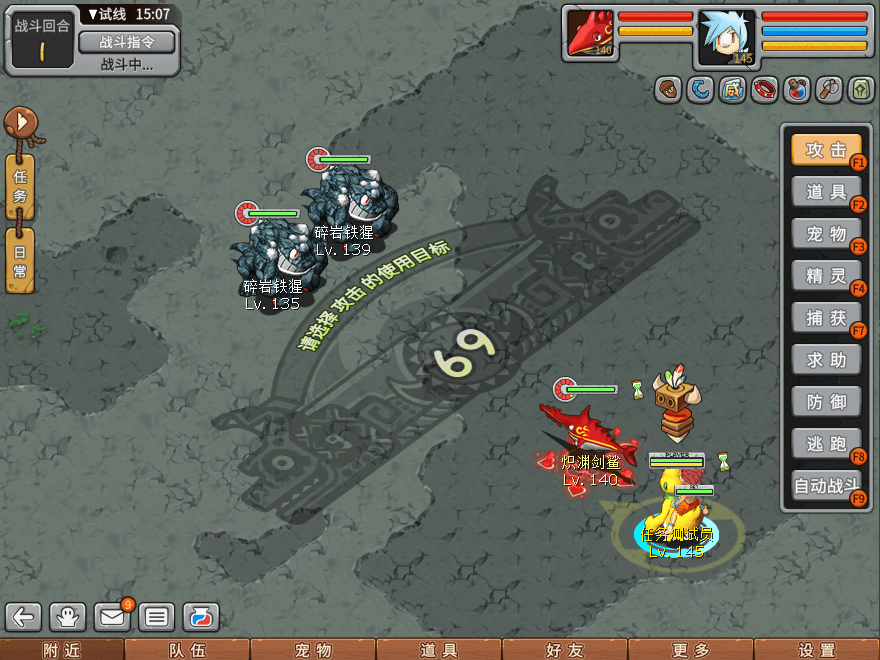
Task: Select the 精灵 spirit command
Action: (x=826, y=276)
